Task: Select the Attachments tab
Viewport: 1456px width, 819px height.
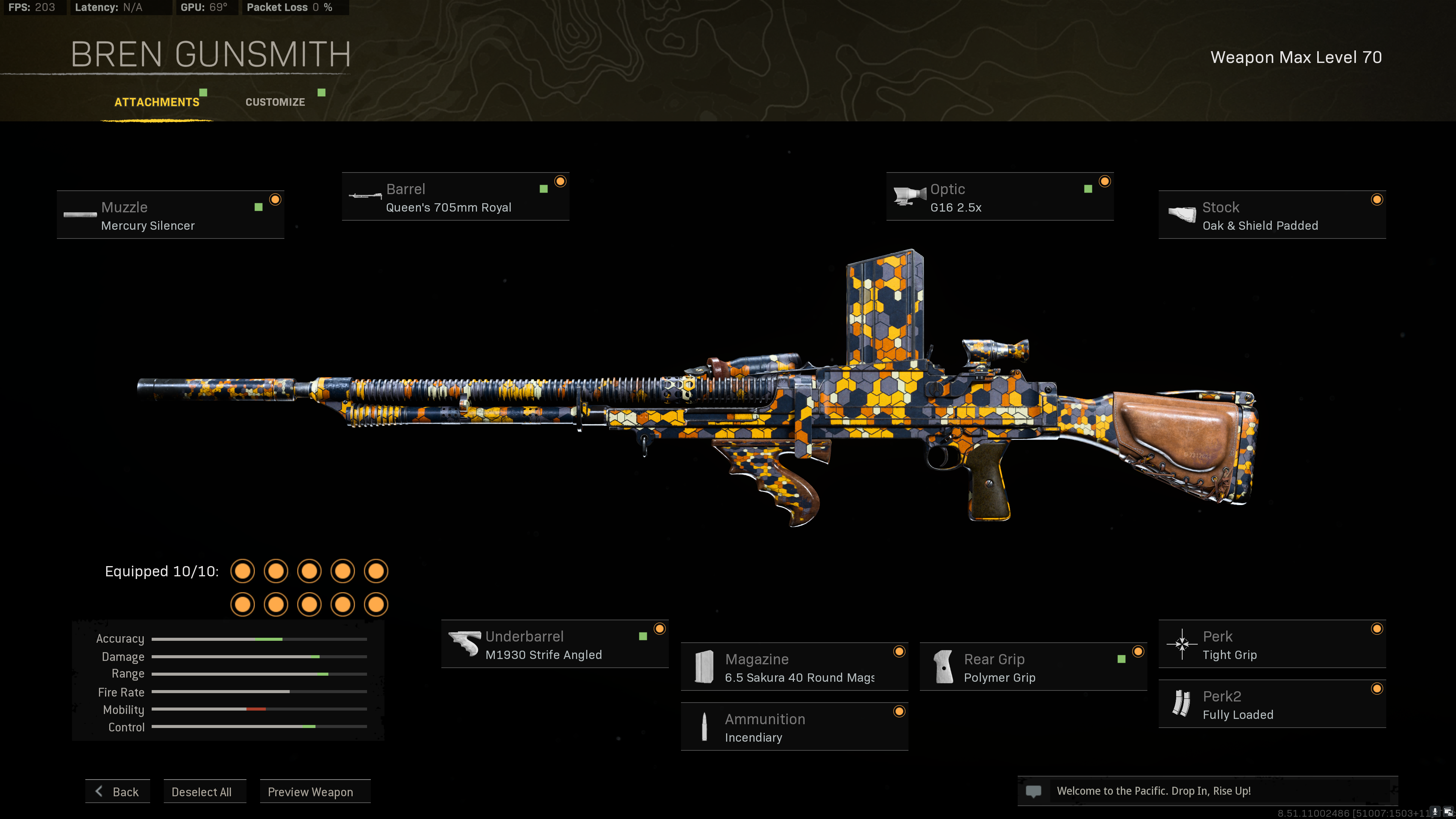Action: [157, 102]
